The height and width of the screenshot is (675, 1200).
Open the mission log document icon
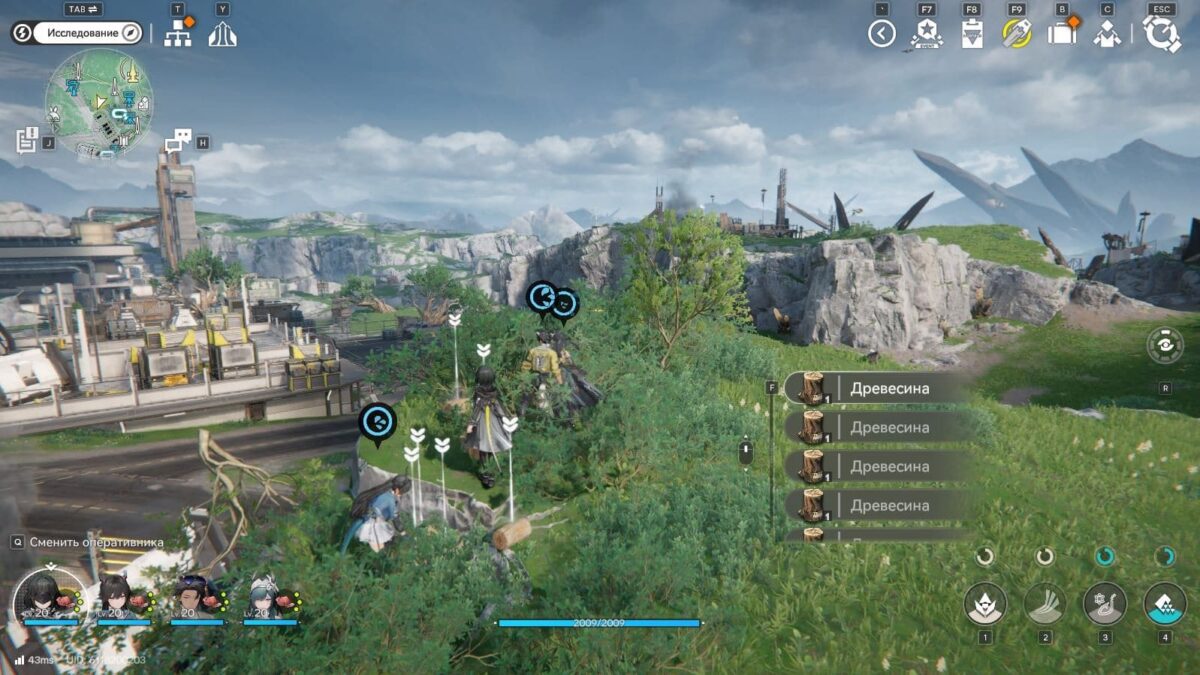(27, 141)
